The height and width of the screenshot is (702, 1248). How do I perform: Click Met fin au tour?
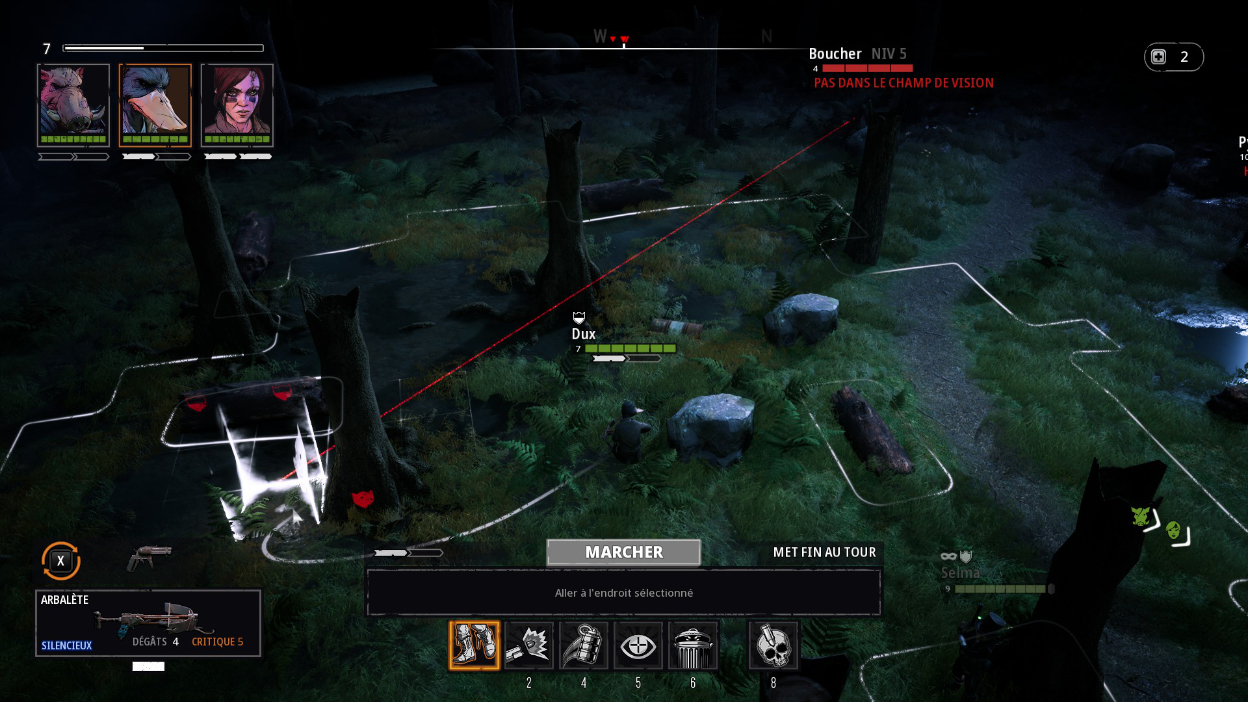[824, 552]
